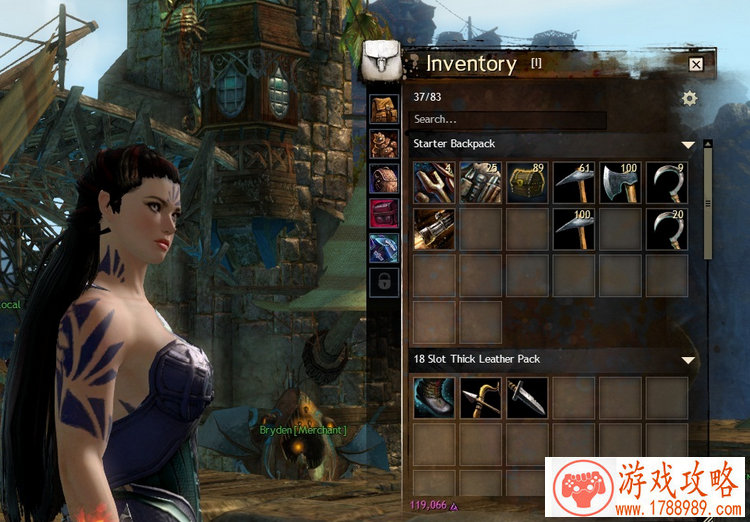This screenshot has height=522, width=750.
Task: Collapse the 18 Slot Thick Leather Pack
Action: [688, 360]
